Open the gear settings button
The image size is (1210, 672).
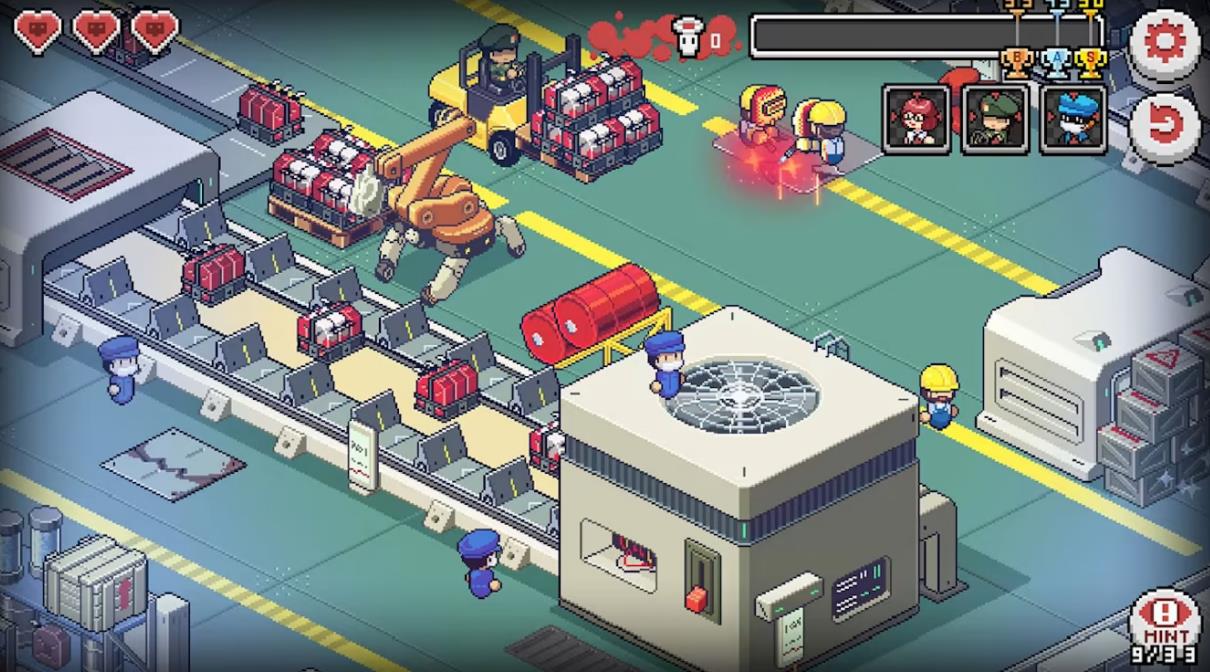coord(1165,42)
